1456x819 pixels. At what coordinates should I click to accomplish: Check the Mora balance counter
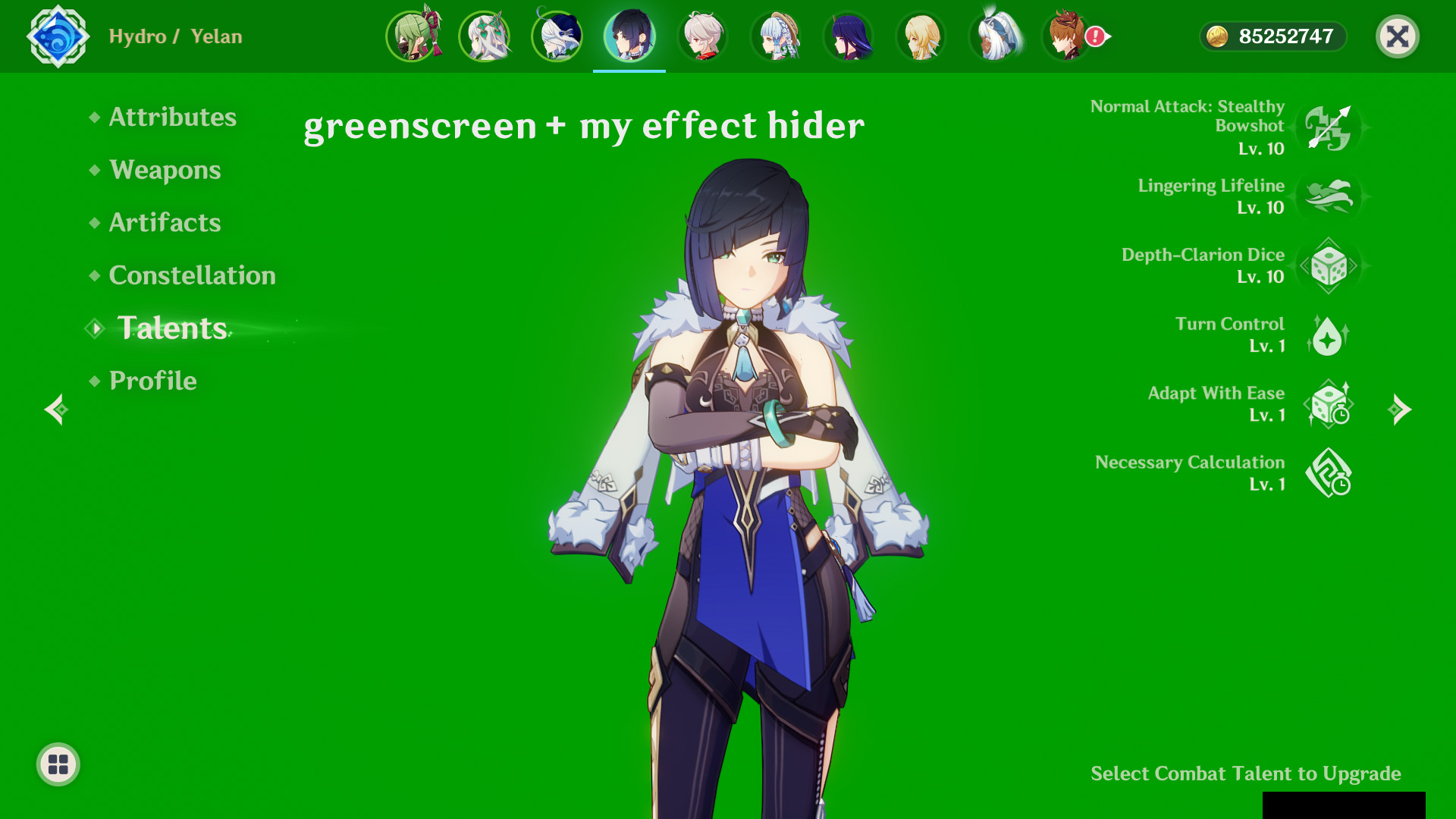click(x=1272, y=36)
